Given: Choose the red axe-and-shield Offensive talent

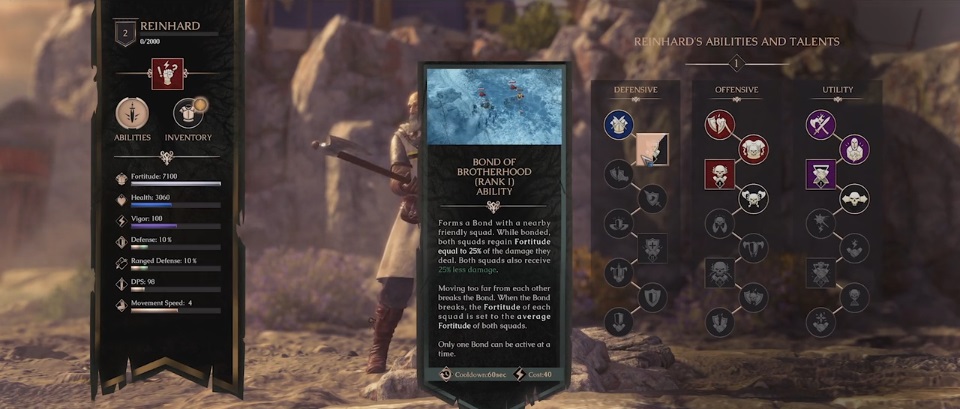Looking at the screenshot, I should coord(720,124).
